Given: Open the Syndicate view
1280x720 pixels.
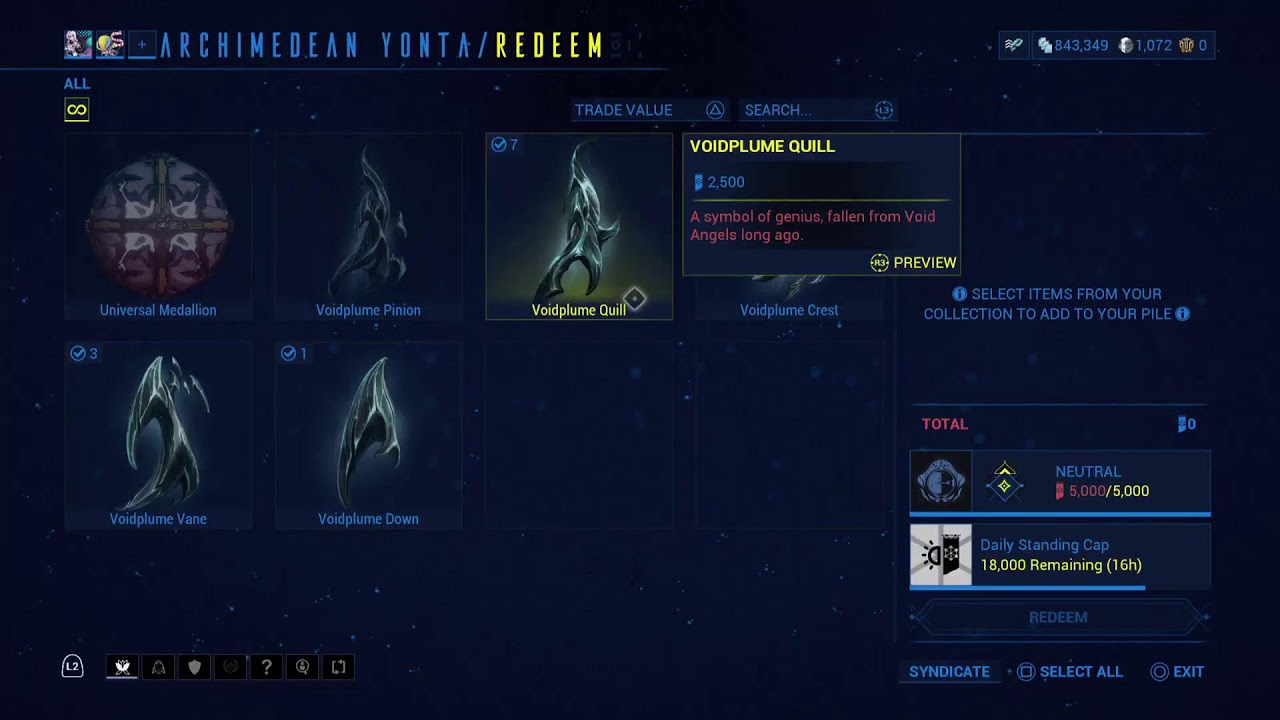Looking at the screenshot, I should (949, 672).
